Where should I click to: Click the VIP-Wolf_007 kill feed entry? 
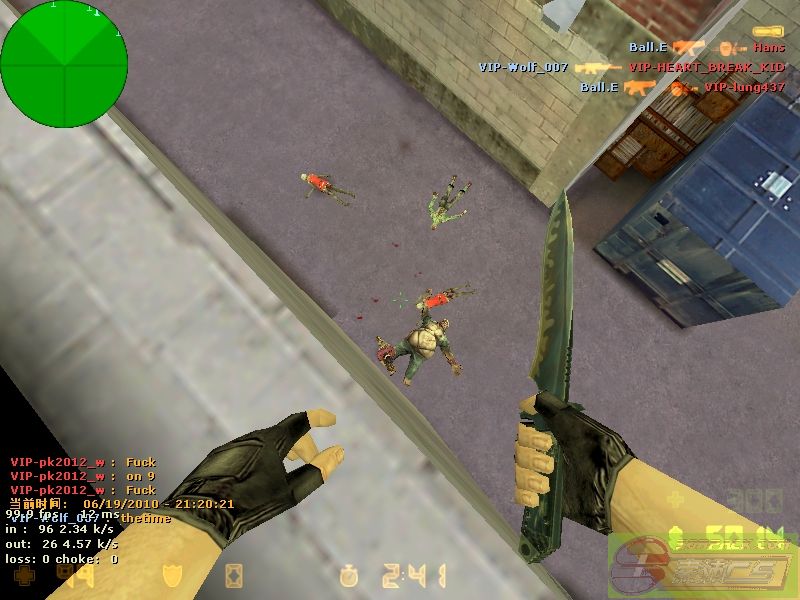(x=632, y=67)
